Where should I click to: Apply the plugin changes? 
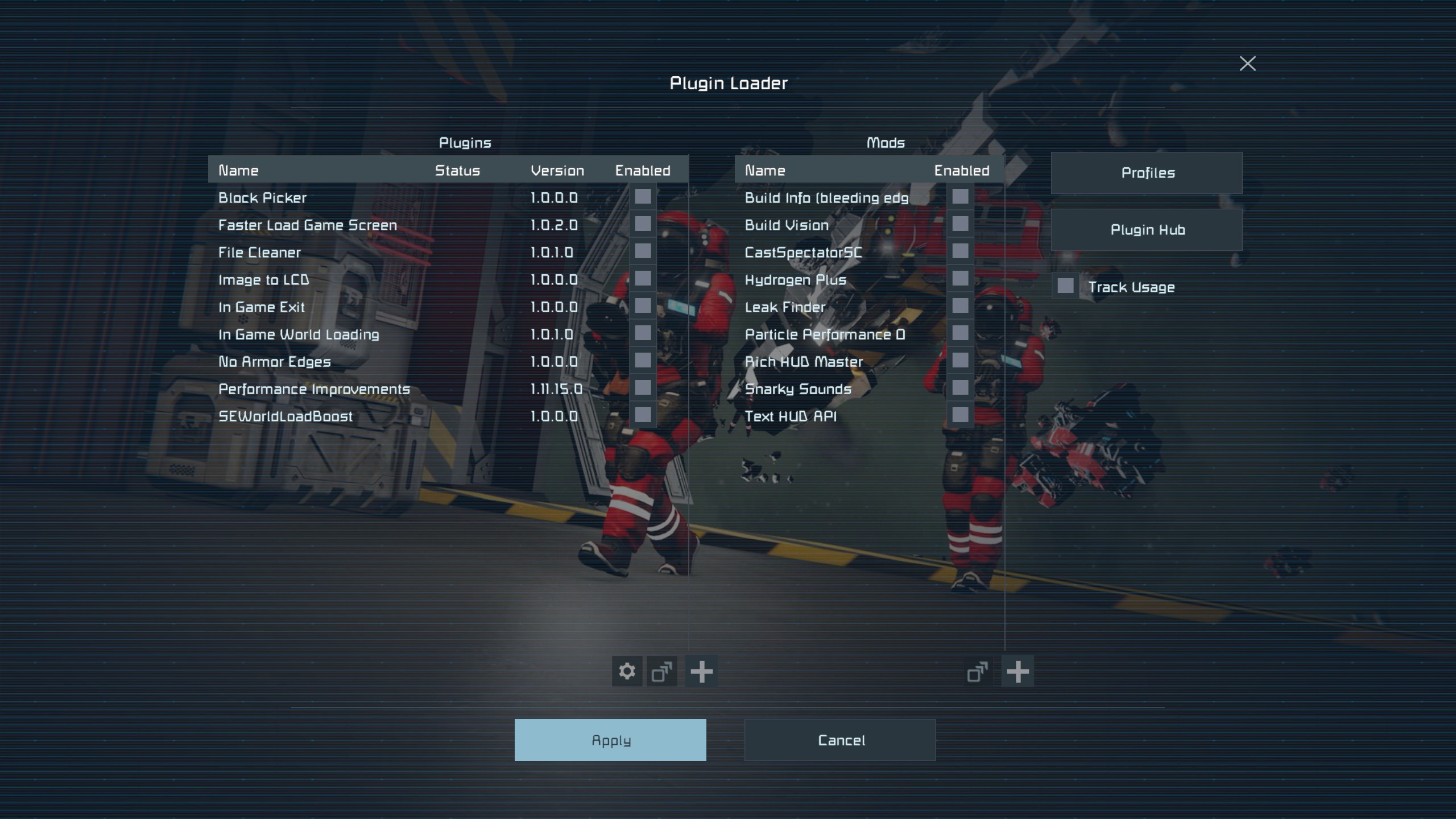610,740
